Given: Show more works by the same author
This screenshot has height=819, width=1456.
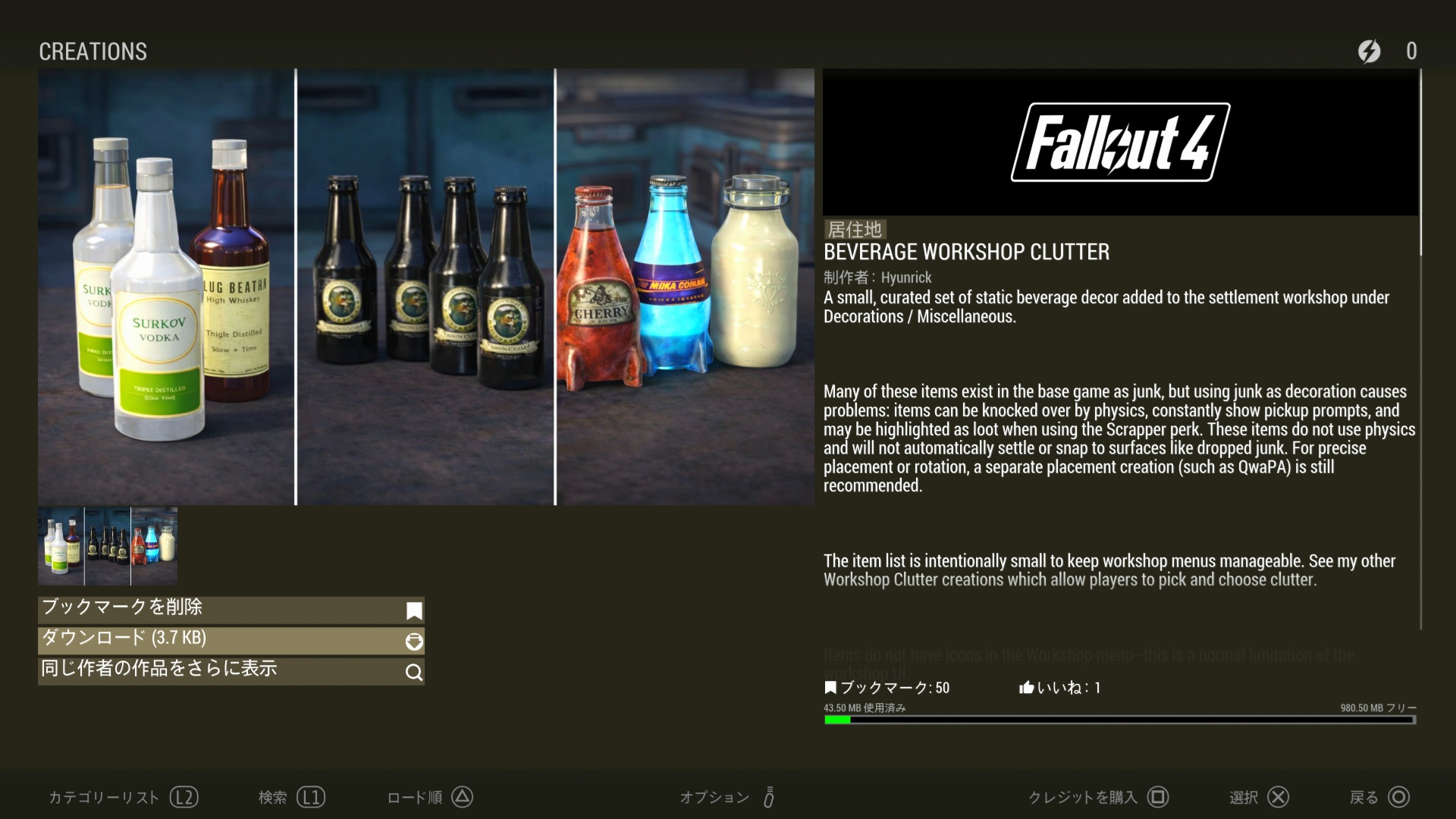Looking at the screenshot, I should tap(231, 670).
